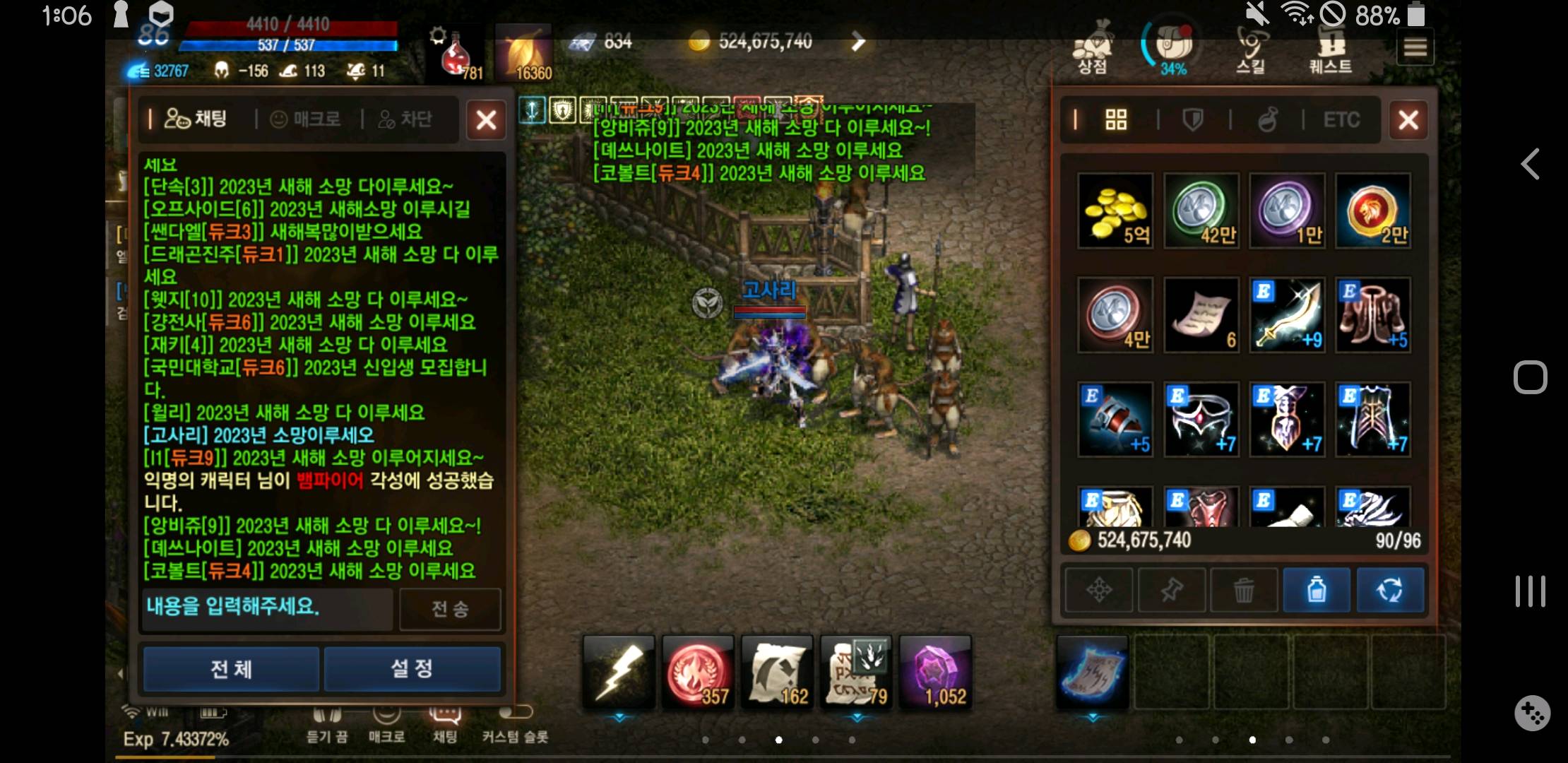
Task: Tap the rotate/refresh icon in inventory toolbar
Action: (x=1390, y=590)
